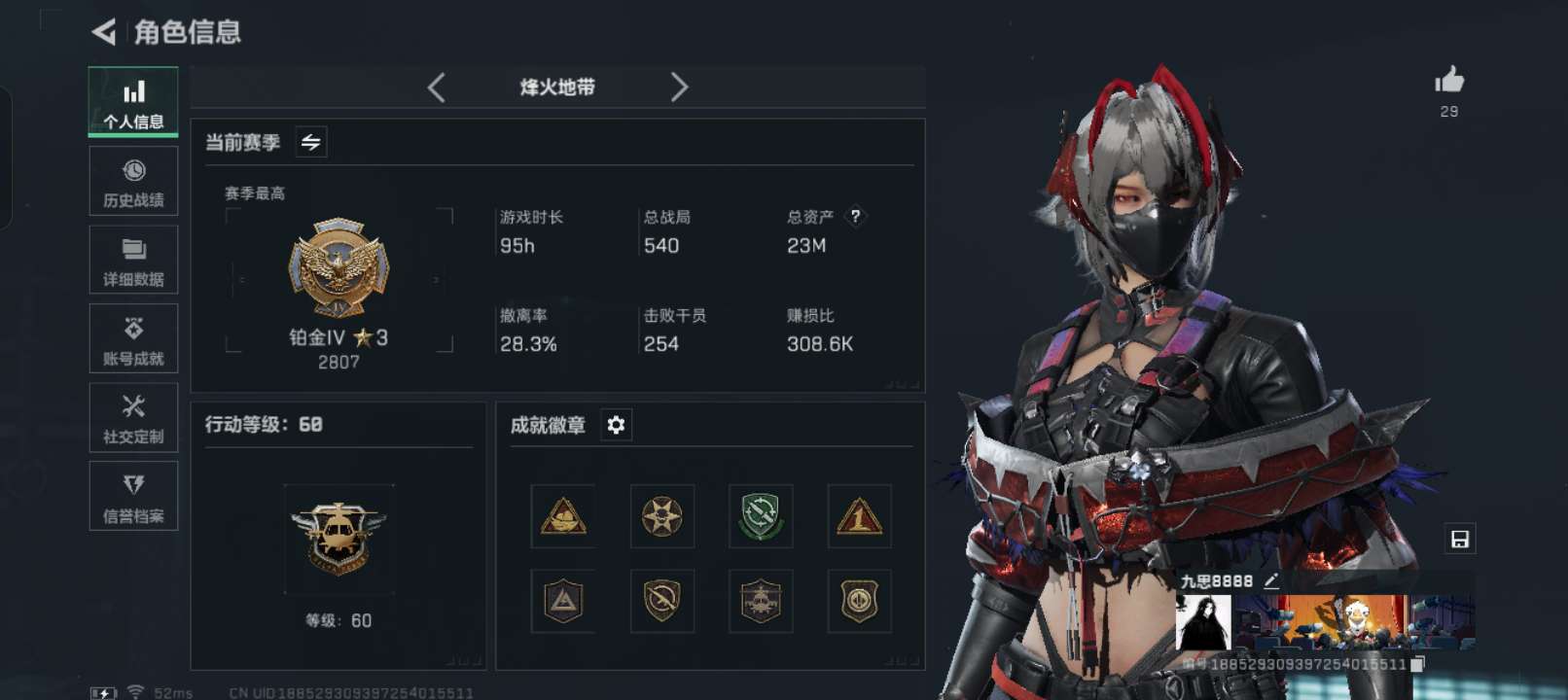
Task: Open the 成就徽章 gear settings
Action: click(x=616, y=425)
